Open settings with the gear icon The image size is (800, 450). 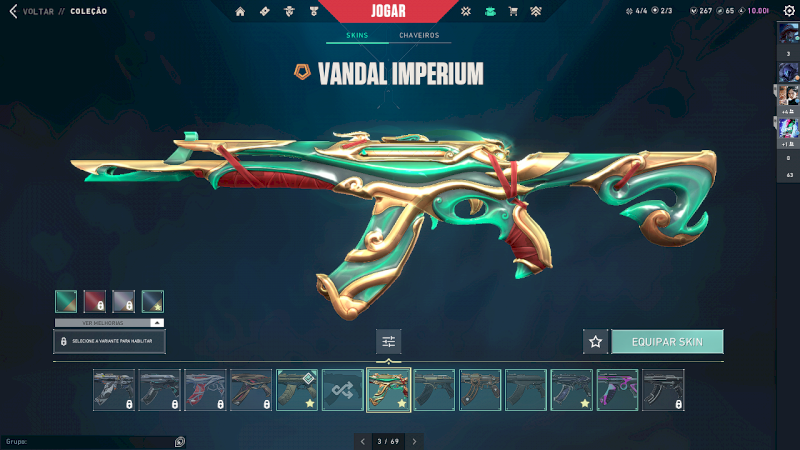(x=788, y=11)
